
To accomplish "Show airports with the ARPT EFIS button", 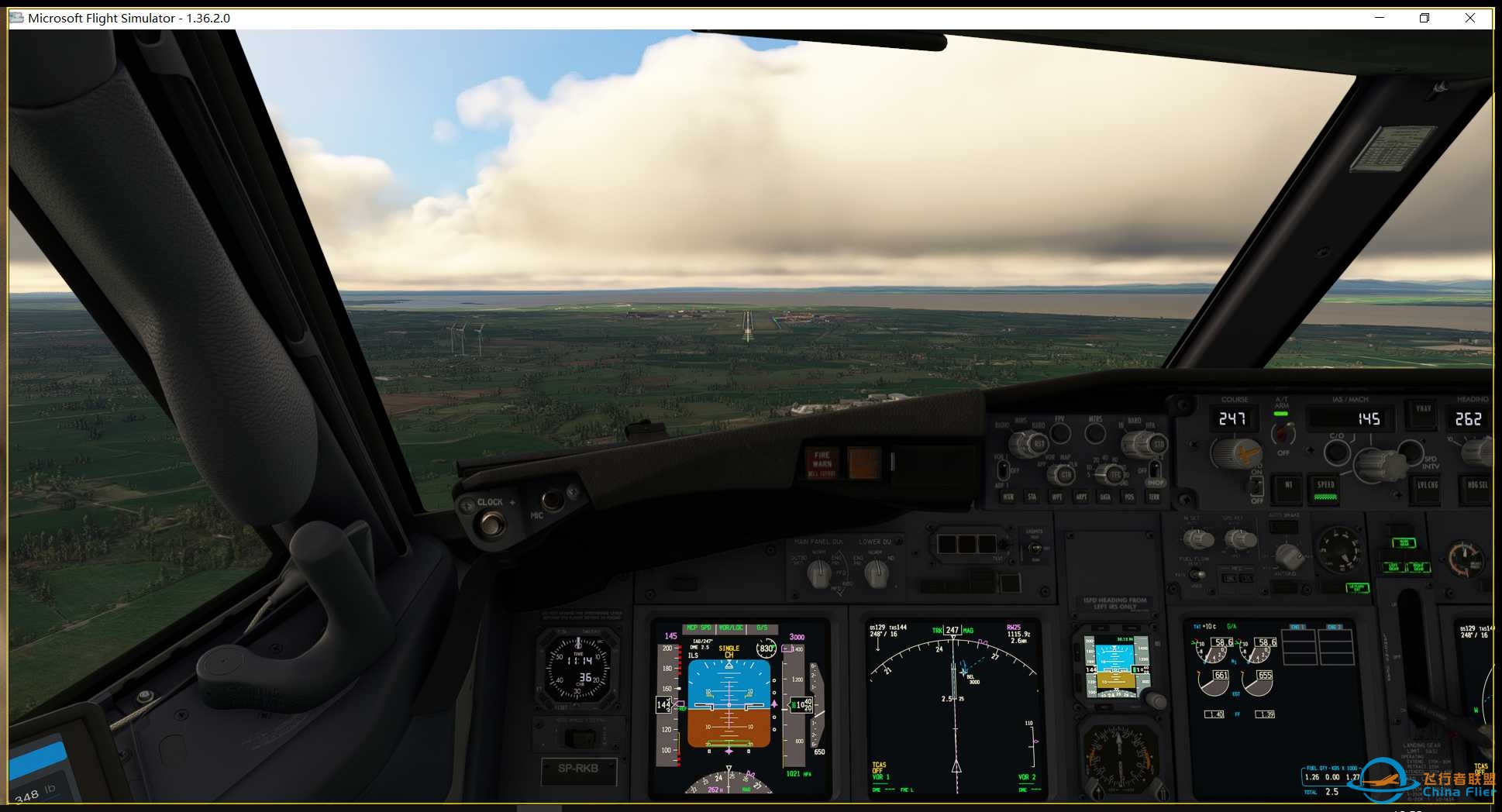I will coord(1081,496).
